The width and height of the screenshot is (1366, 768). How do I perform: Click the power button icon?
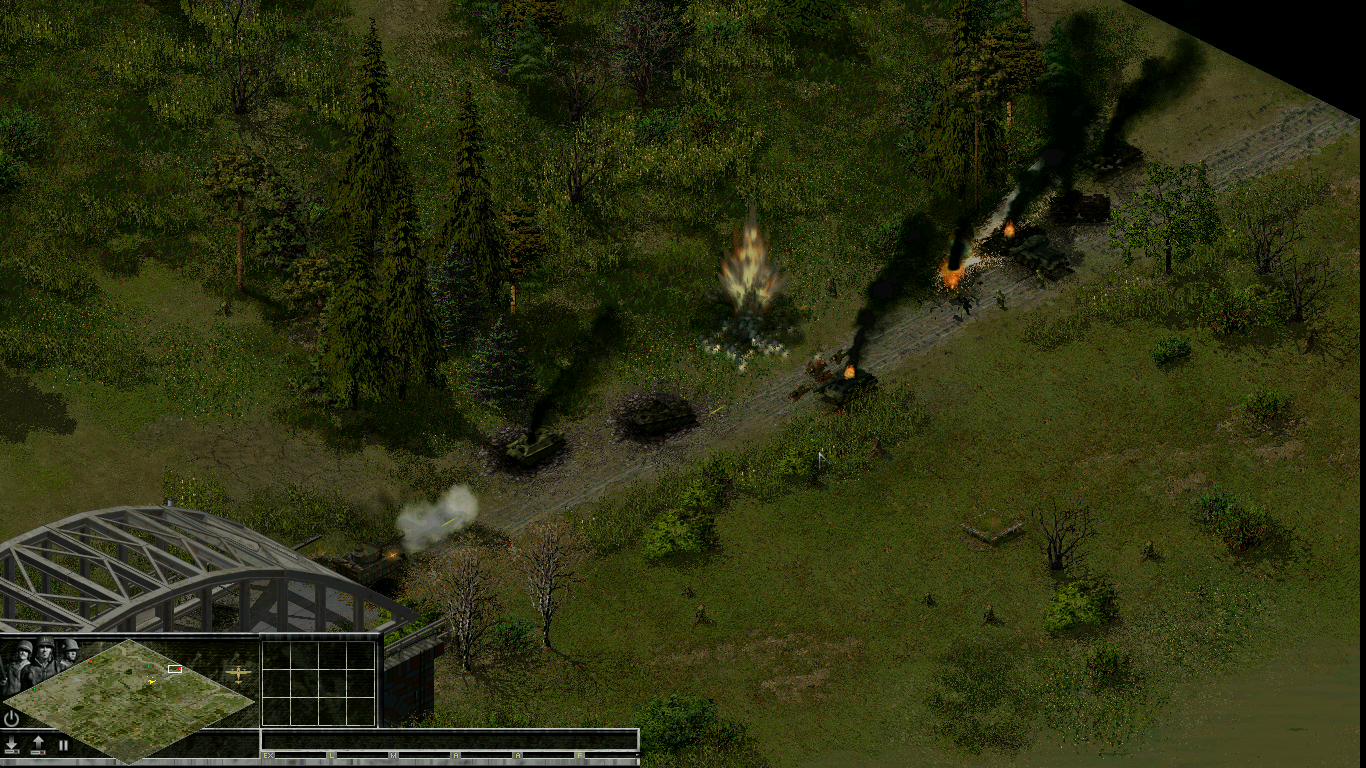pos(12,718)
